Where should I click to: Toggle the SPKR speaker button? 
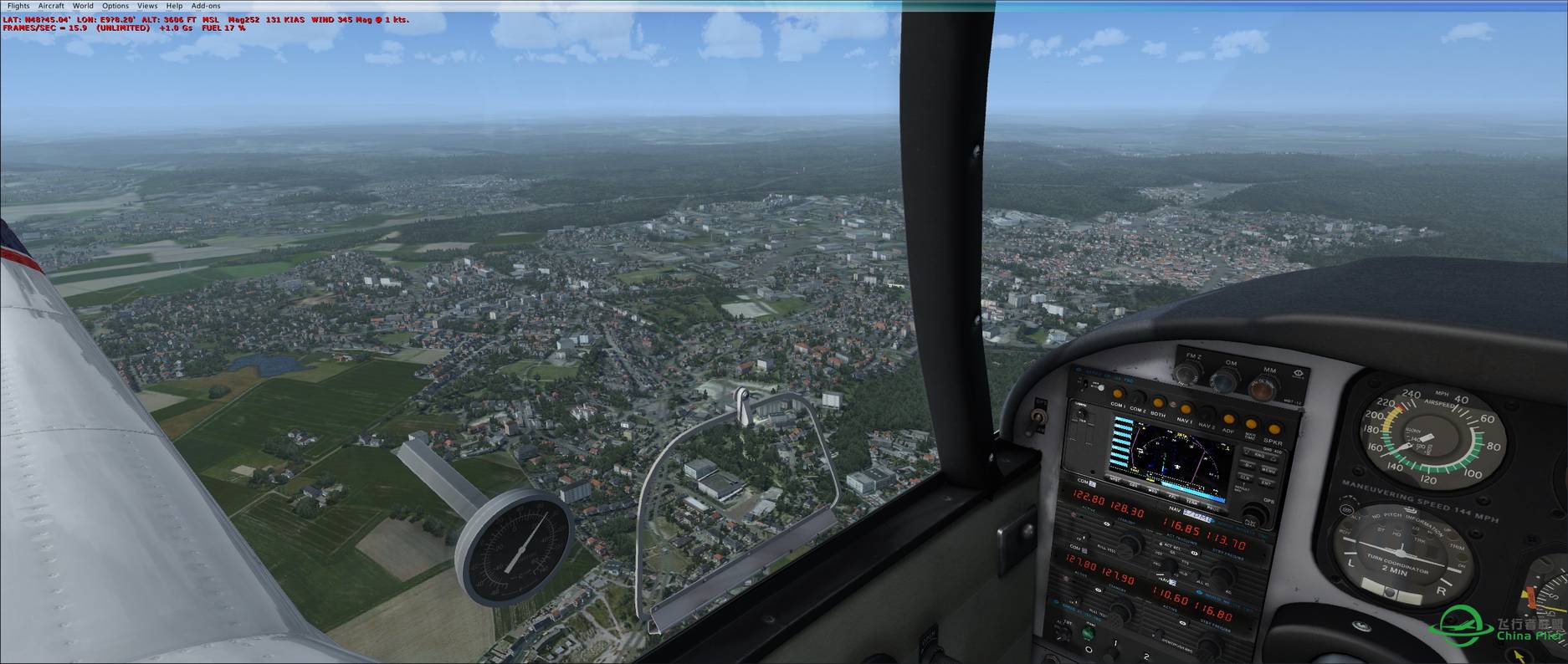point(1273,430)
